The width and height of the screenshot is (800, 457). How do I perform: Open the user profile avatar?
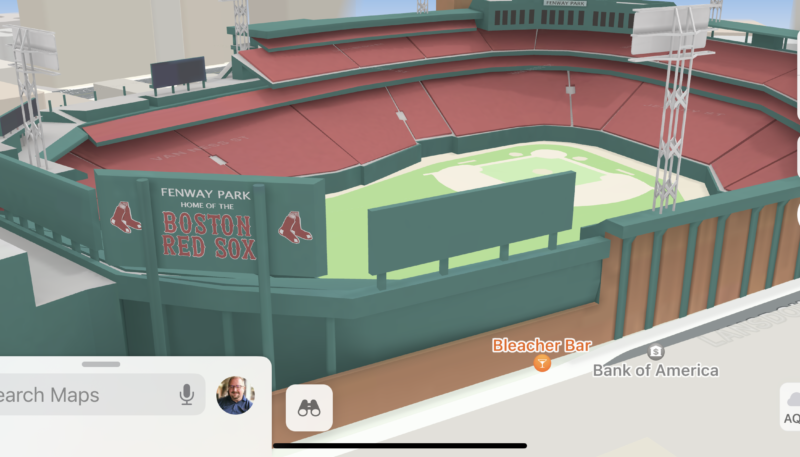coord(235,395)
